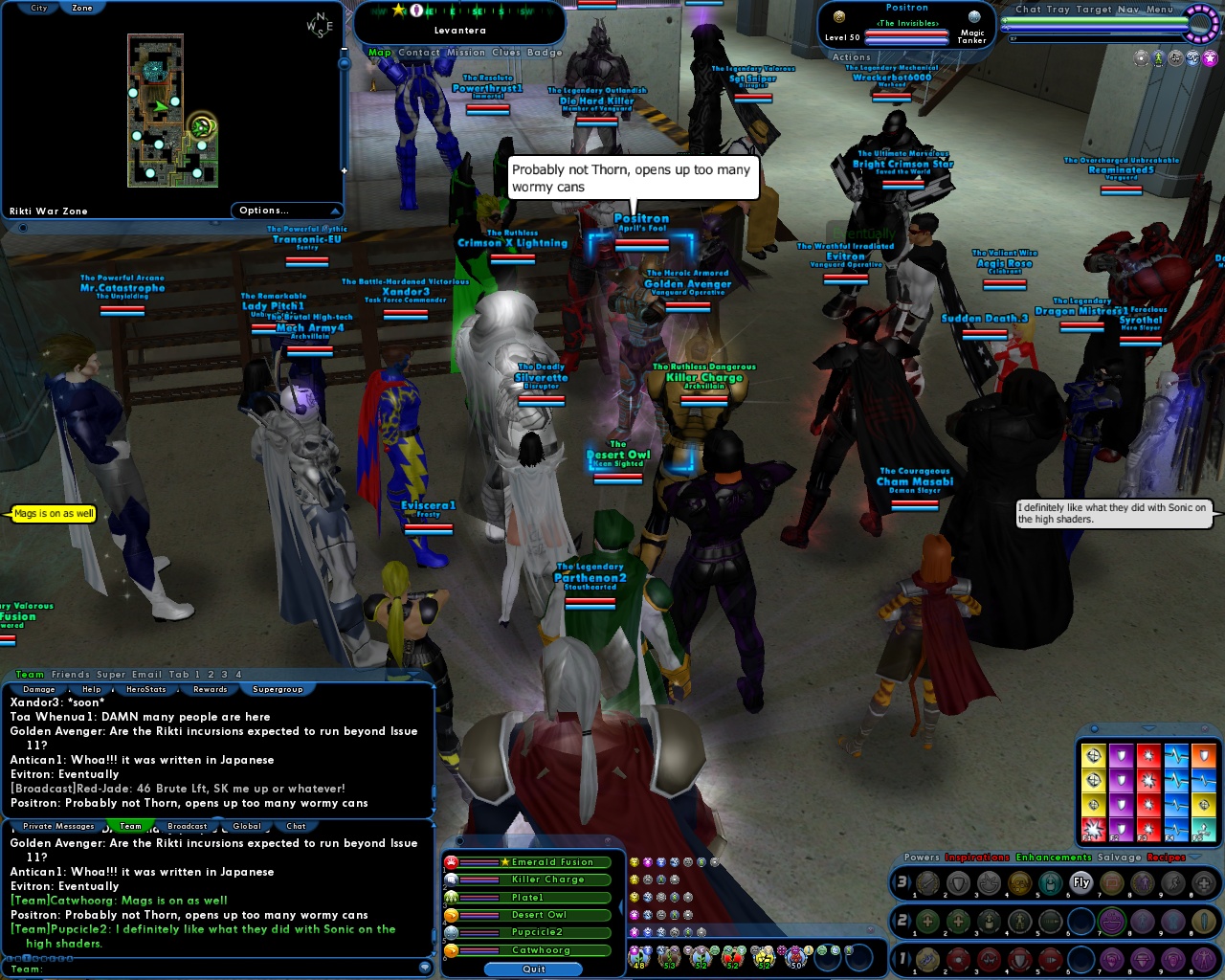Image resolution: width=1225 pixels, height=980 pixels.
Task: Click the blue globe status icon near the target window
Action: [x=974, y=17]
